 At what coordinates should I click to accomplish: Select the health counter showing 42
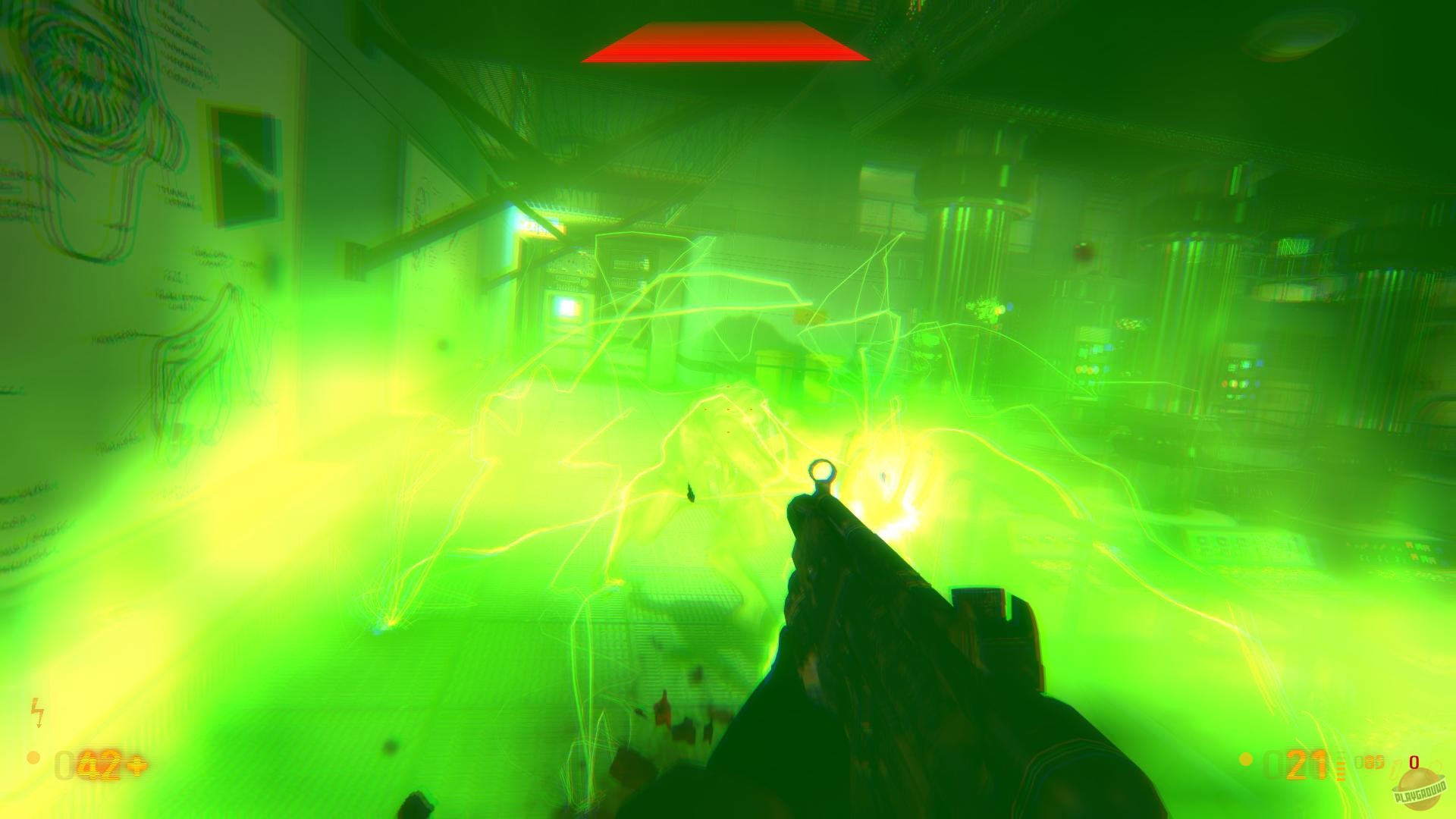coord(99,764)
